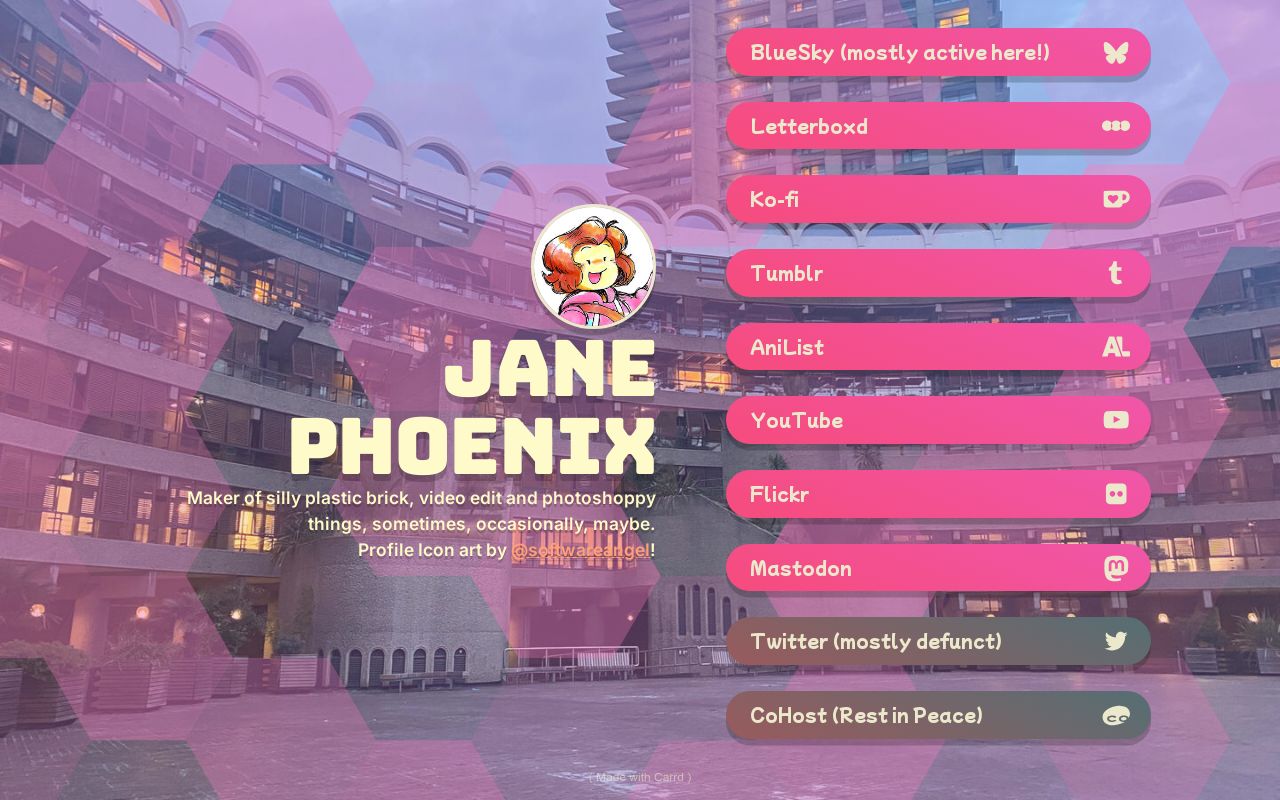Open the BlueSky link button
1280x800 pixels.
point(900,53)
